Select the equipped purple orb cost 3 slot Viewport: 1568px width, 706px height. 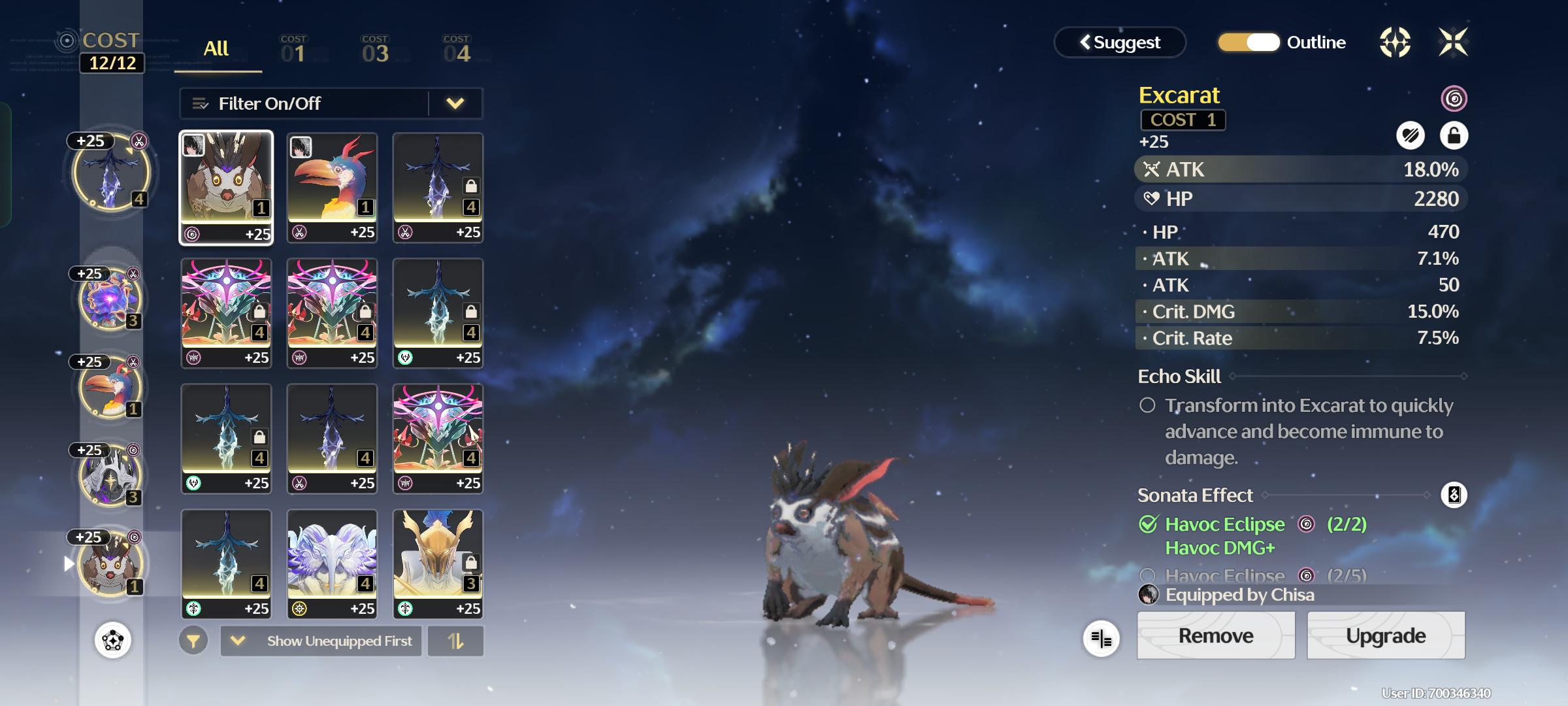(110, 300)
